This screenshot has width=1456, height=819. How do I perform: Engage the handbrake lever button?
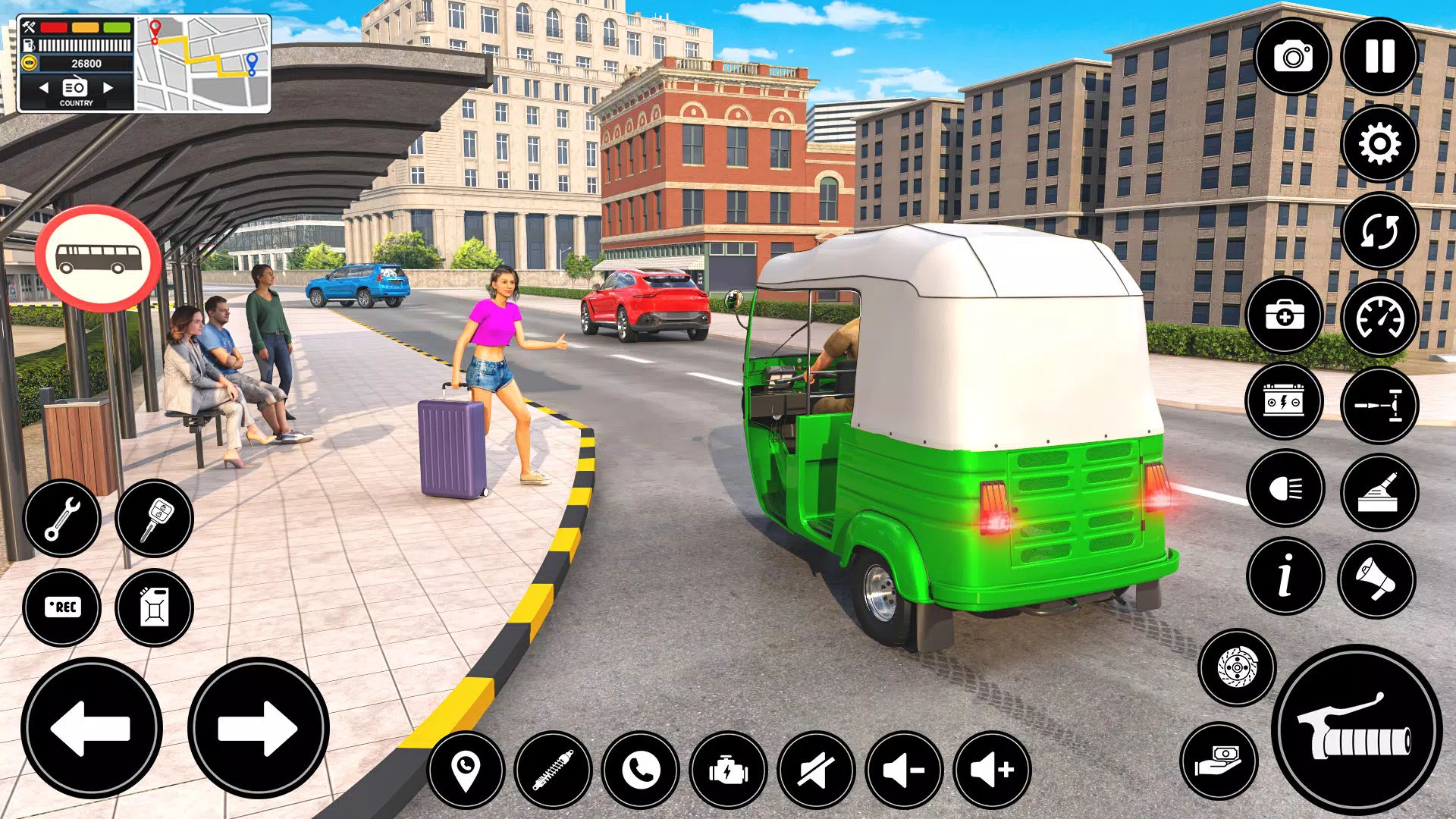tap(1379, 492)
